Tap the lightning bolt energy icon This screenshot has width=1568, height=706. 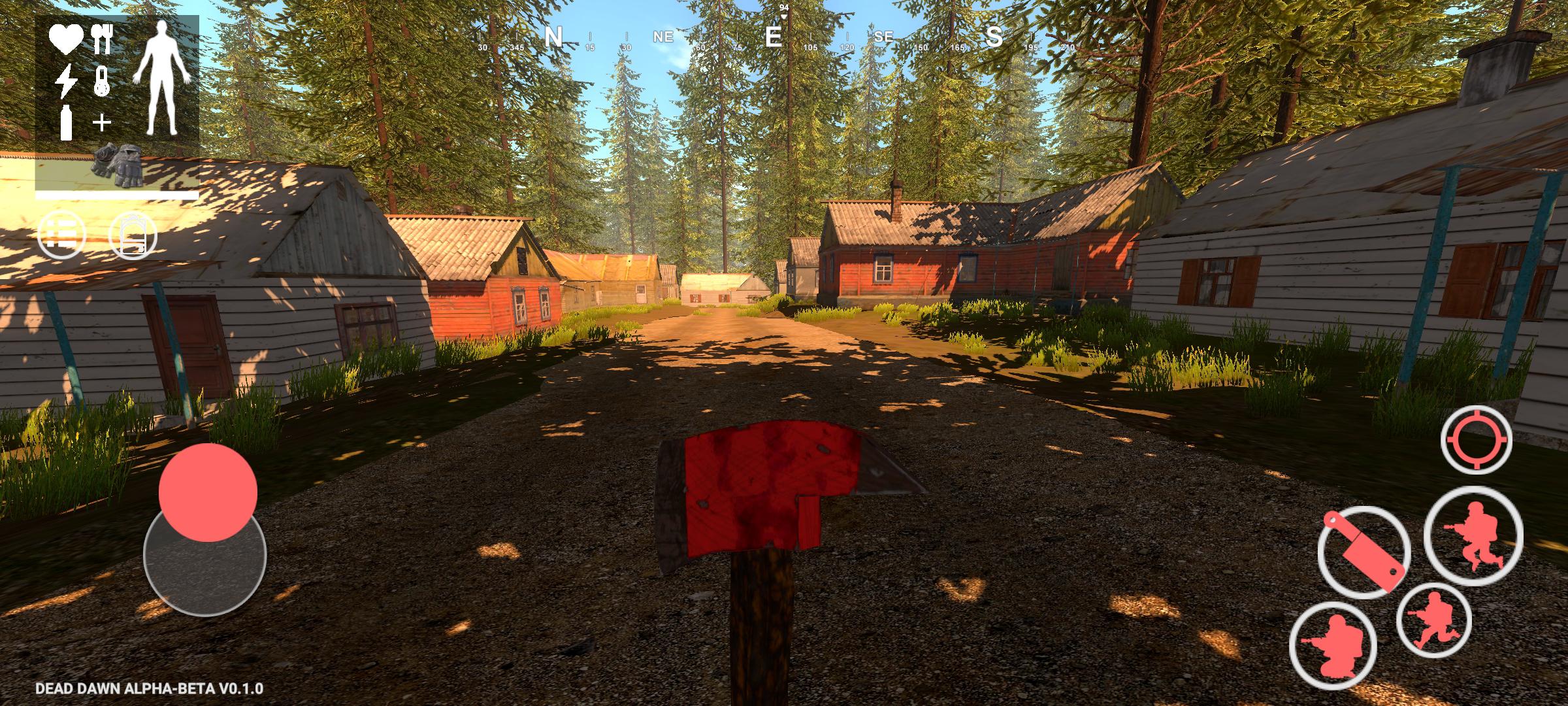[x=66, y=82]
